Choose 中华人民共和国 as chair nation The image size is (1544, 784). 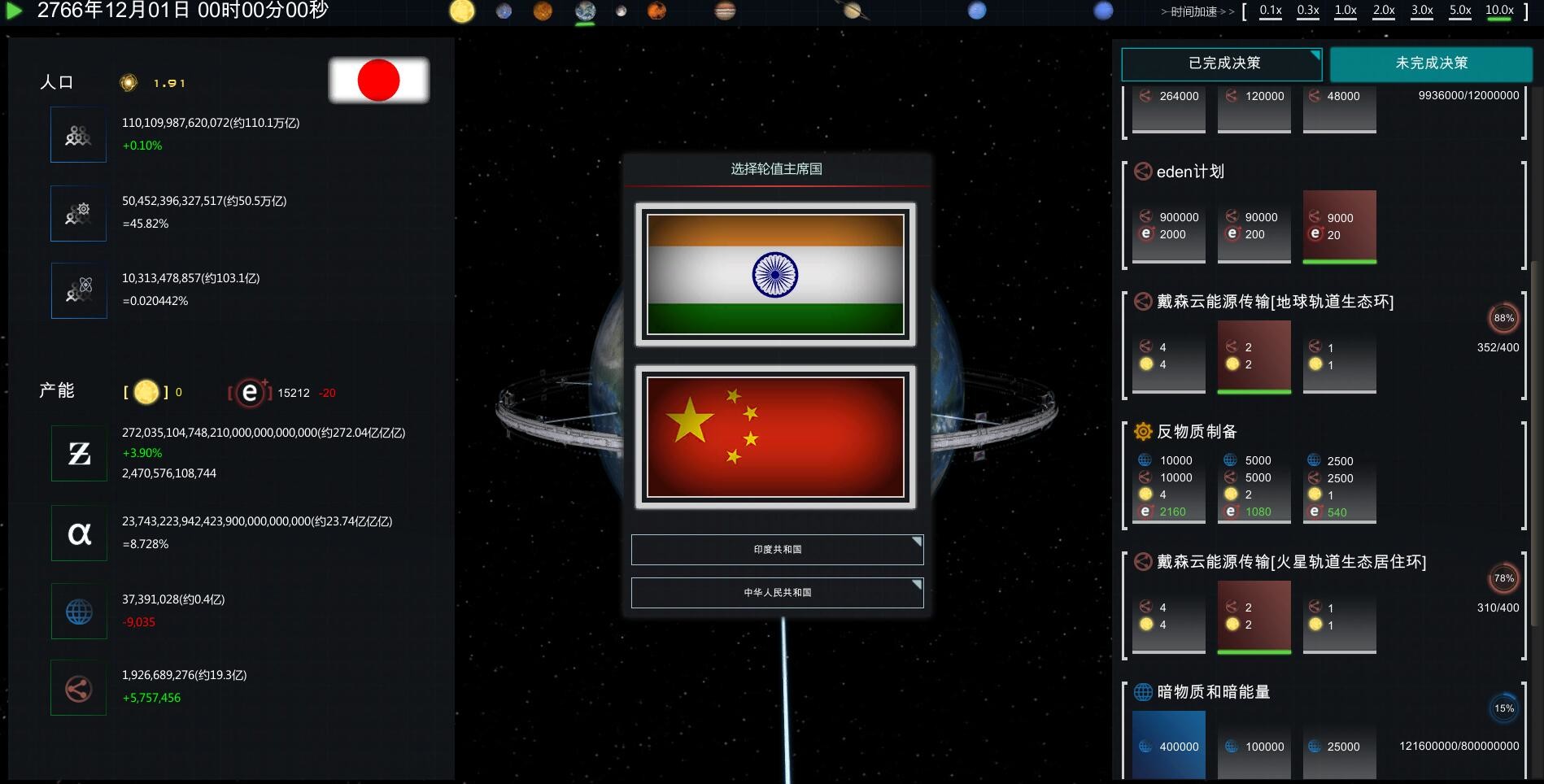[777, 593]
